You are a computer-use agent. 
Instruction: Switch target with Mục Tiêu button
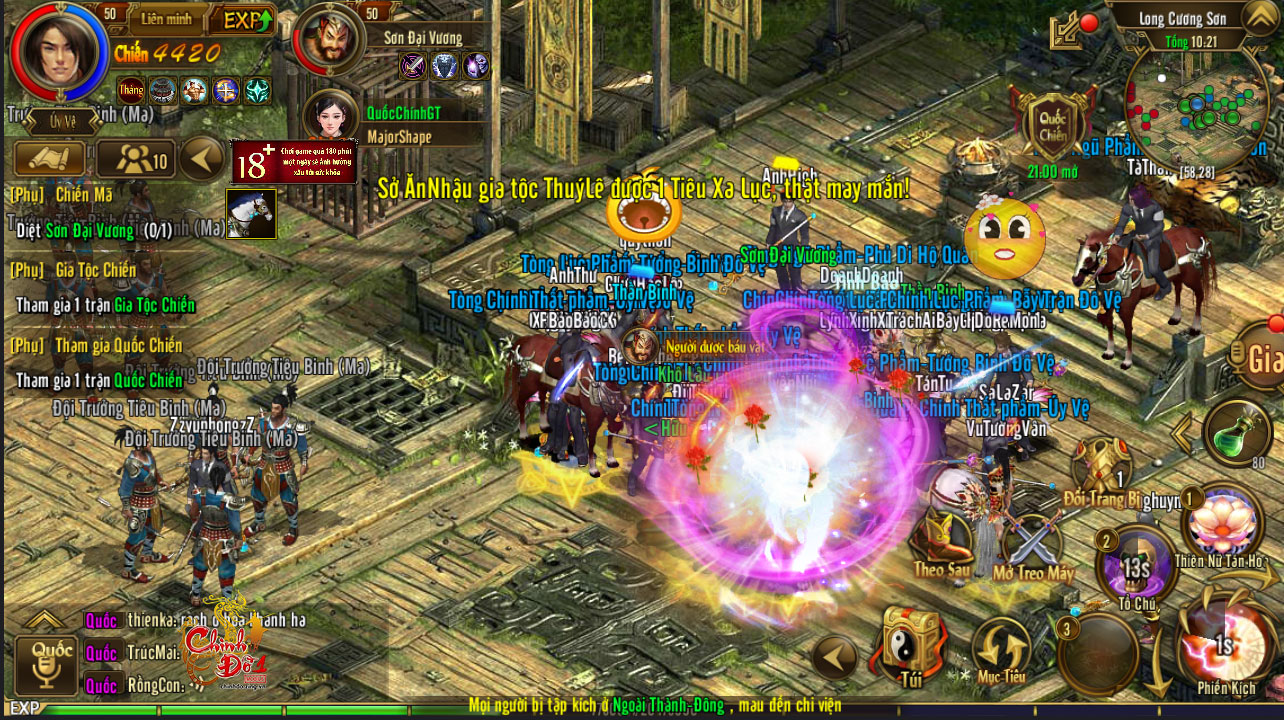(1000, 650)
